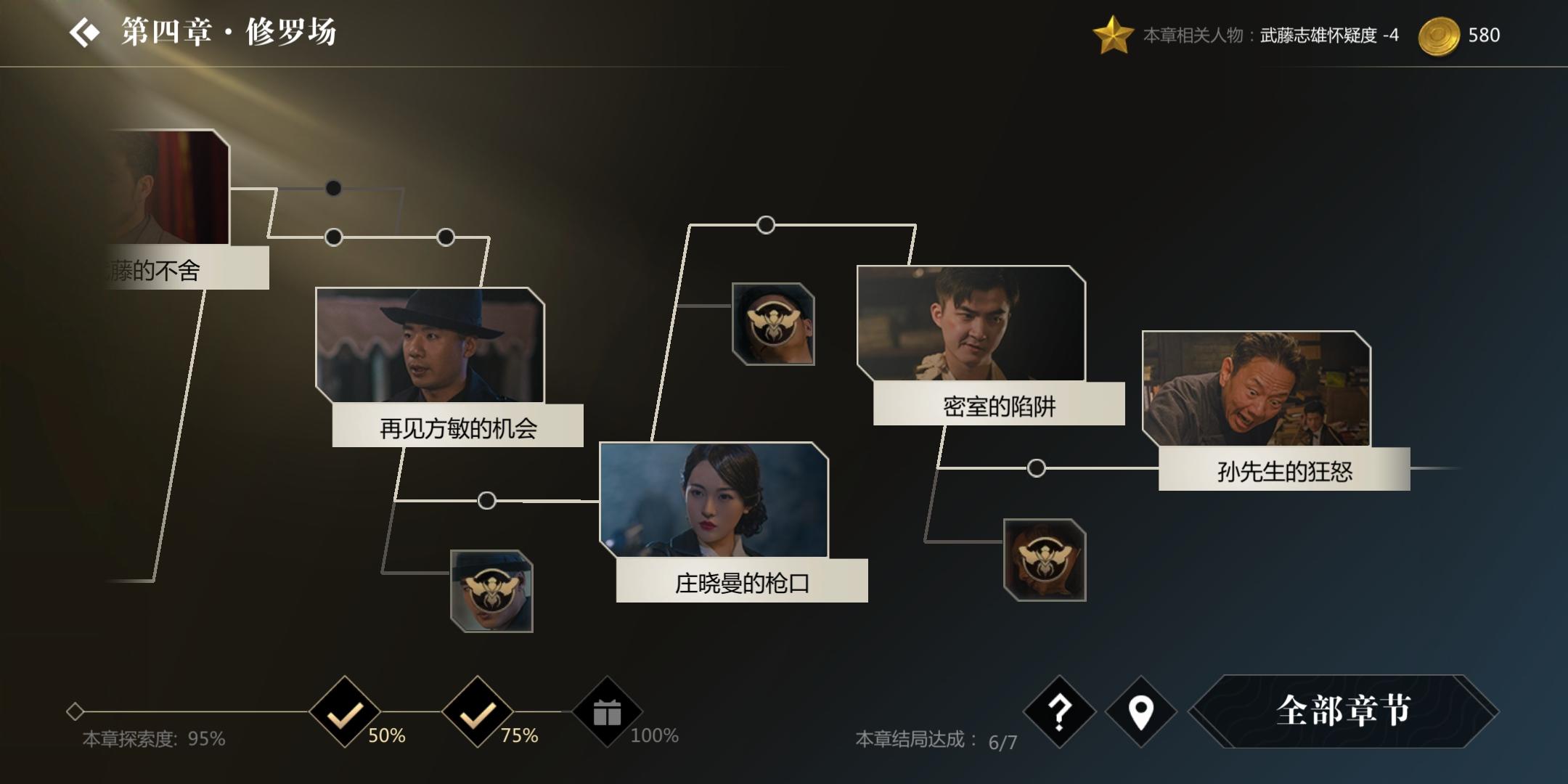
Task: Select the filled circle node near 武藤的不舍
Action: pyautogui.click(x=334, y=187)
